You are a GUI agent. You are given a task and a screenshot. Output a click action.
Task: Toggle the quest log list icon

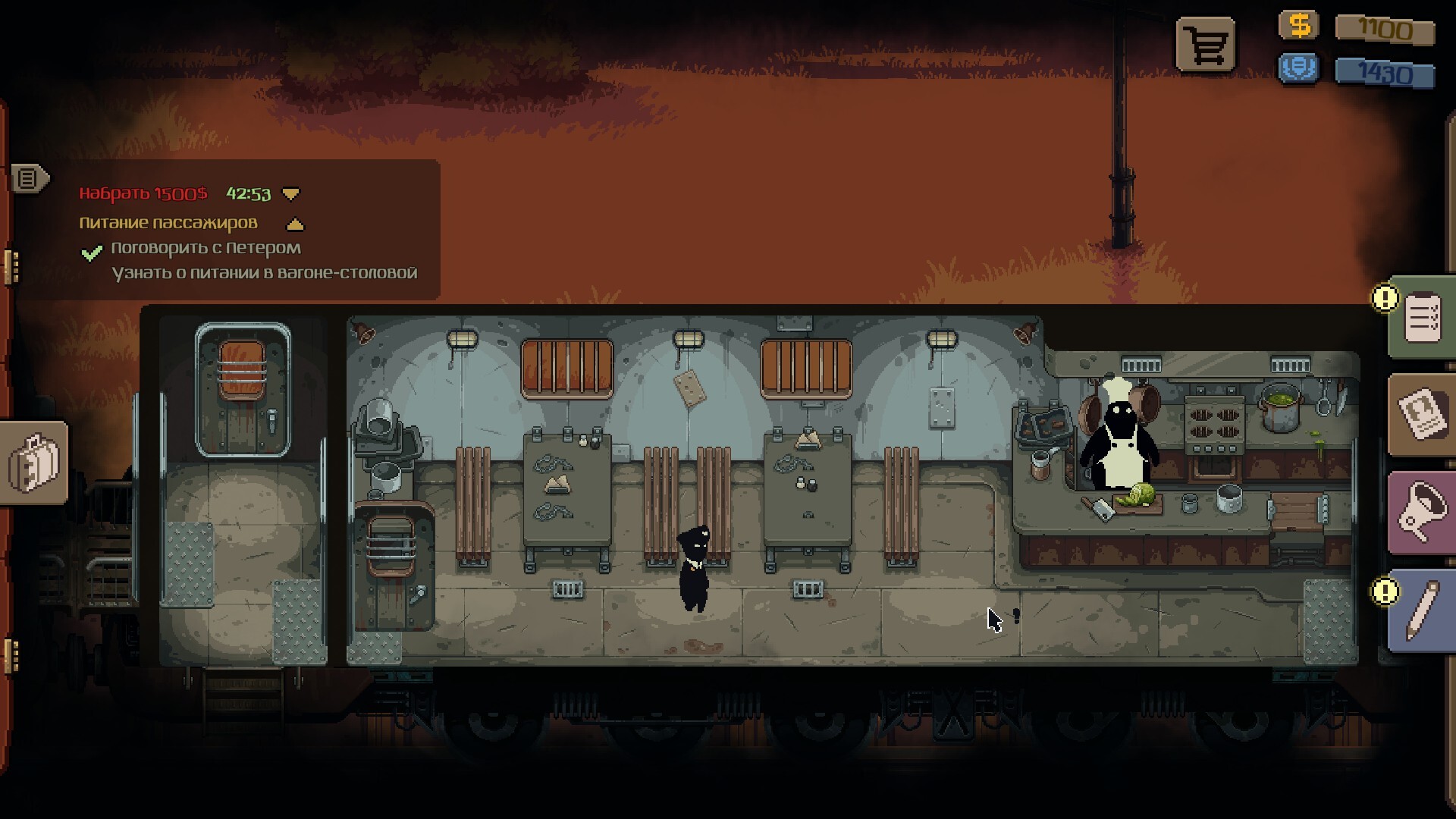[28, 179]
